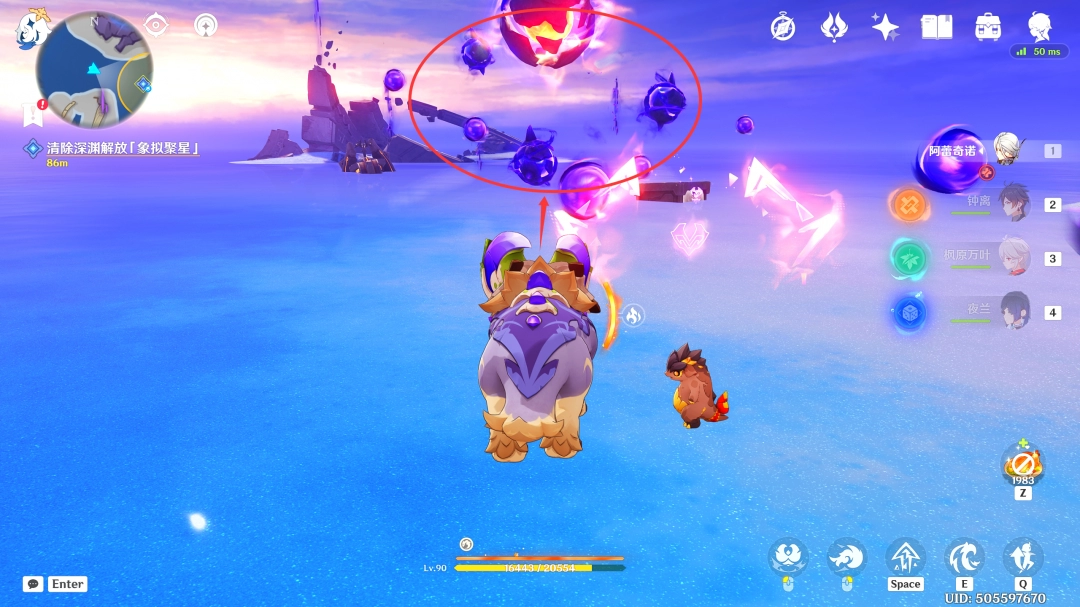Activate the wave-shaped elemental skill icon

point(964,557)
